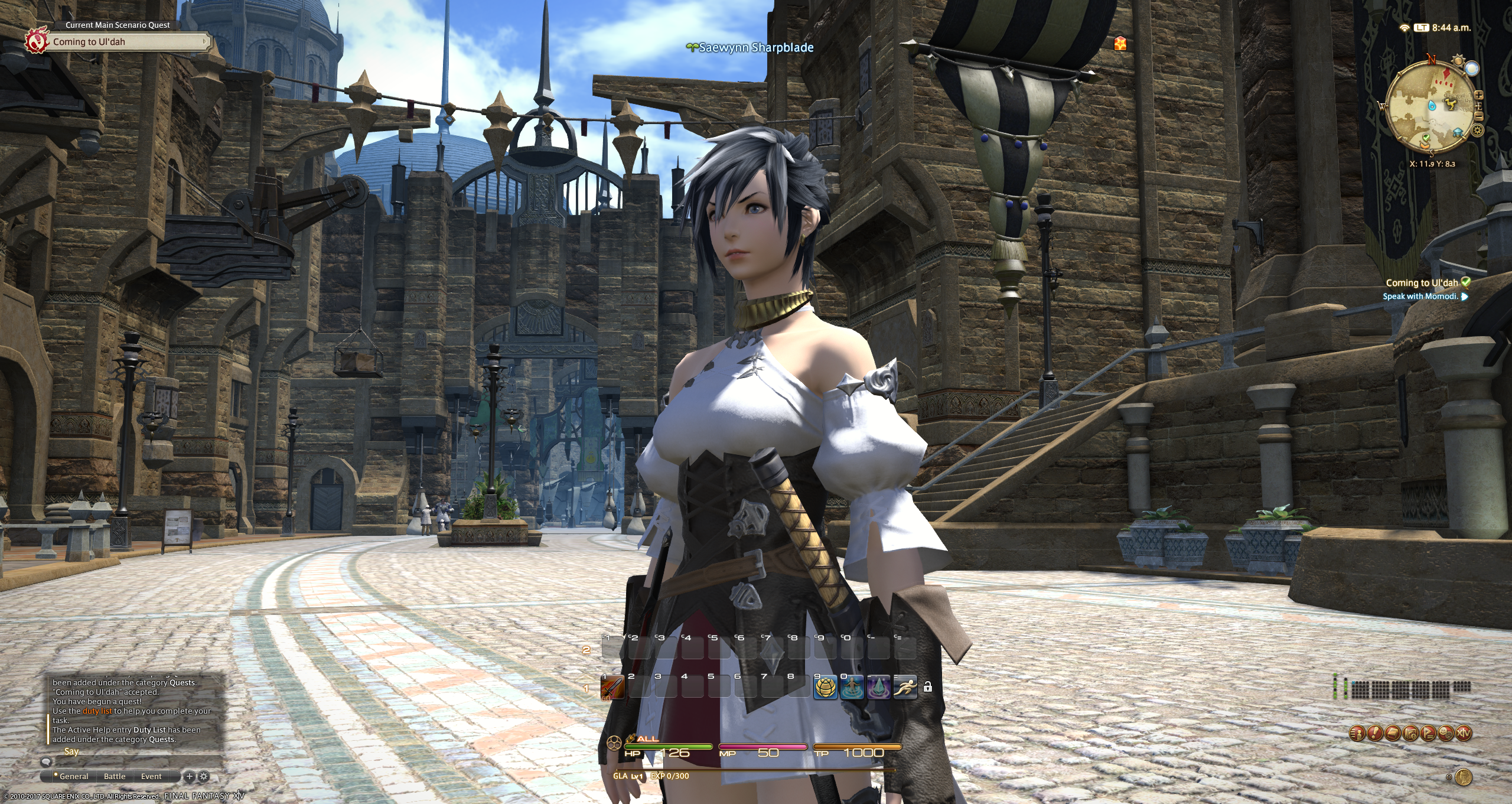The image size is (1512, 804).
Task: Open chat log settings gear
Action: point(204,776)
